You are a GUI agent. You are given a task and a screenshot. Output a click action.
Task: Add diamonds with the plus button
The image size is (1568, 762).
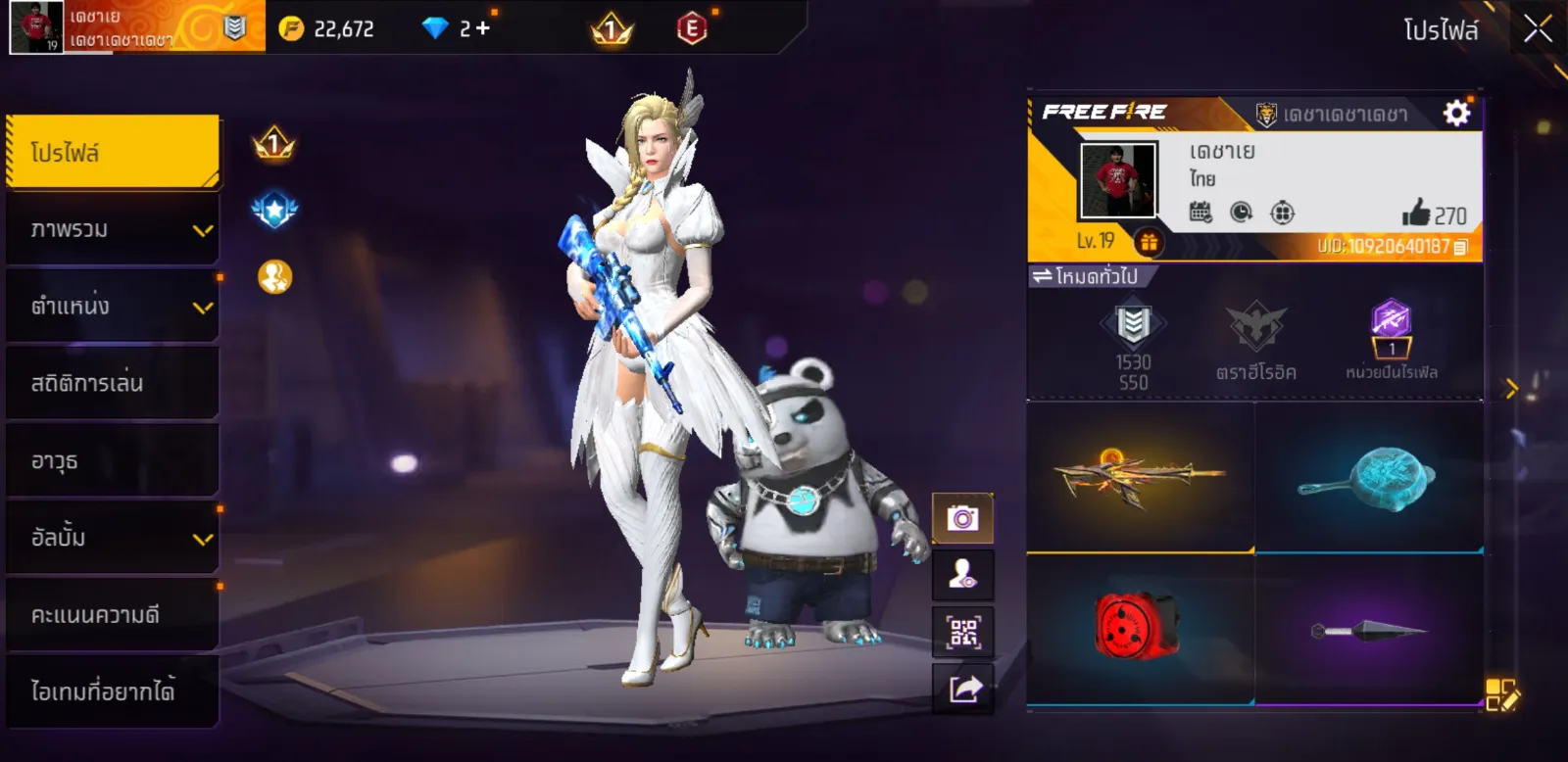(482, 28)
